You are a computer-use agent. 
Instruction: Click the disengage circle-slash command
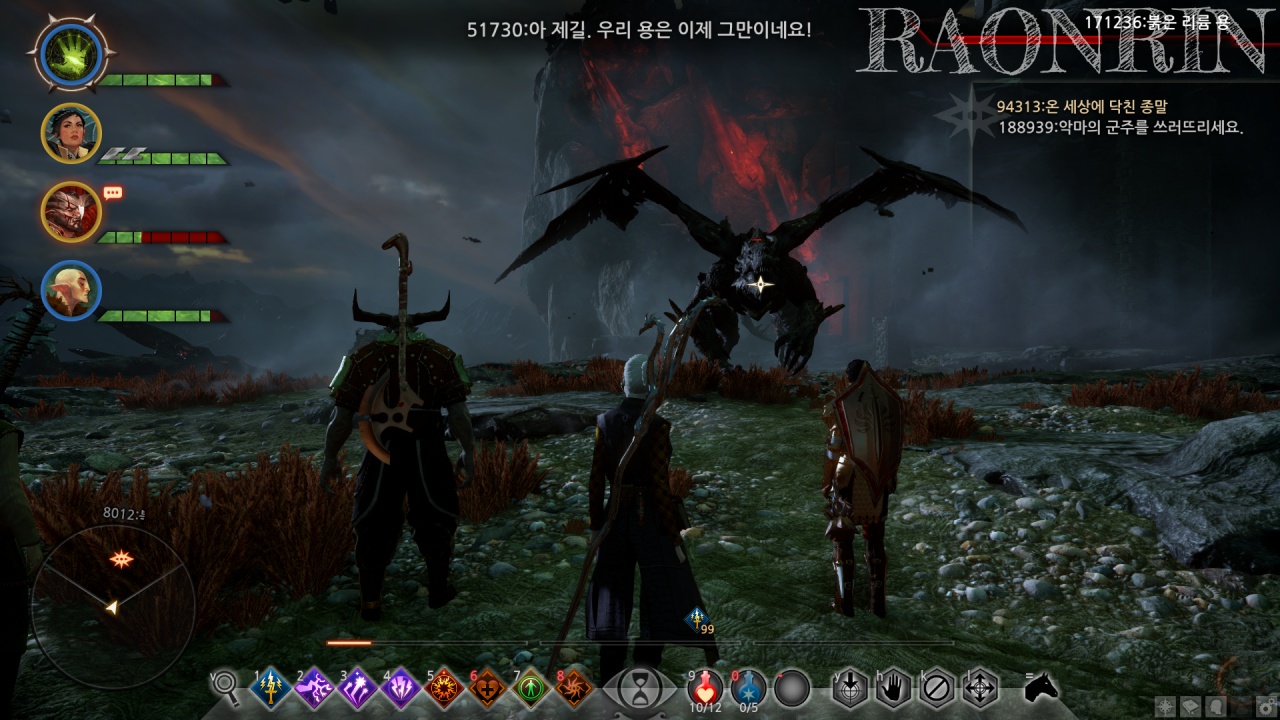pos(936,688)
